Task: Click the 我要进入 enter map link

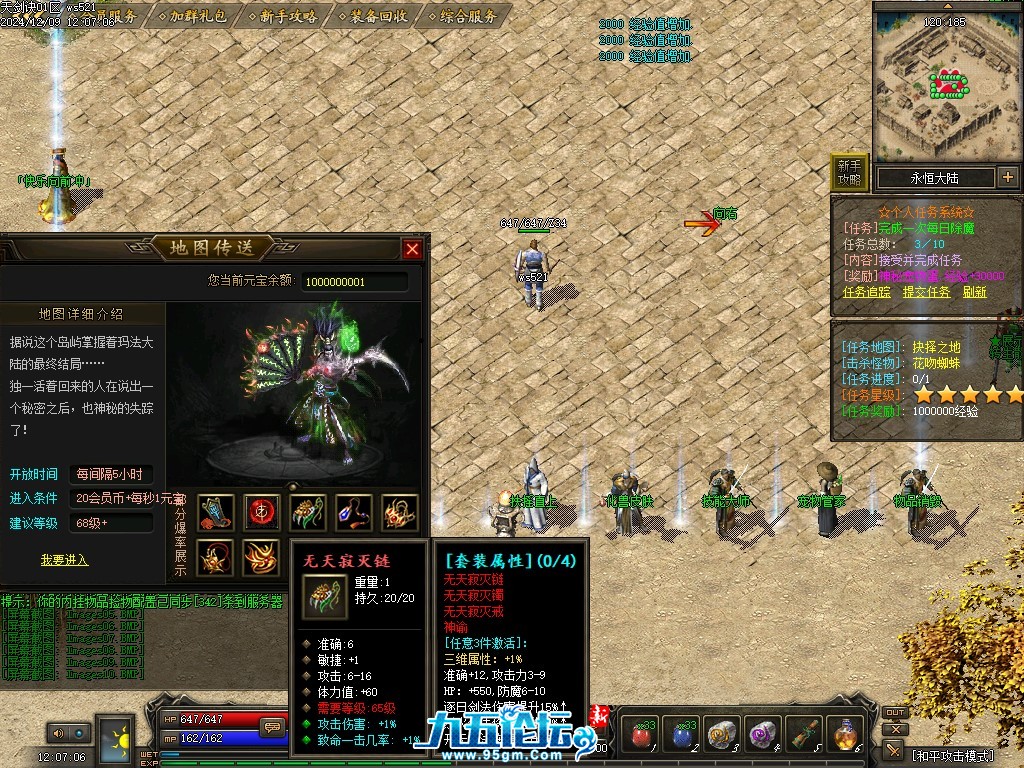Action: click(x=64, y=560)
